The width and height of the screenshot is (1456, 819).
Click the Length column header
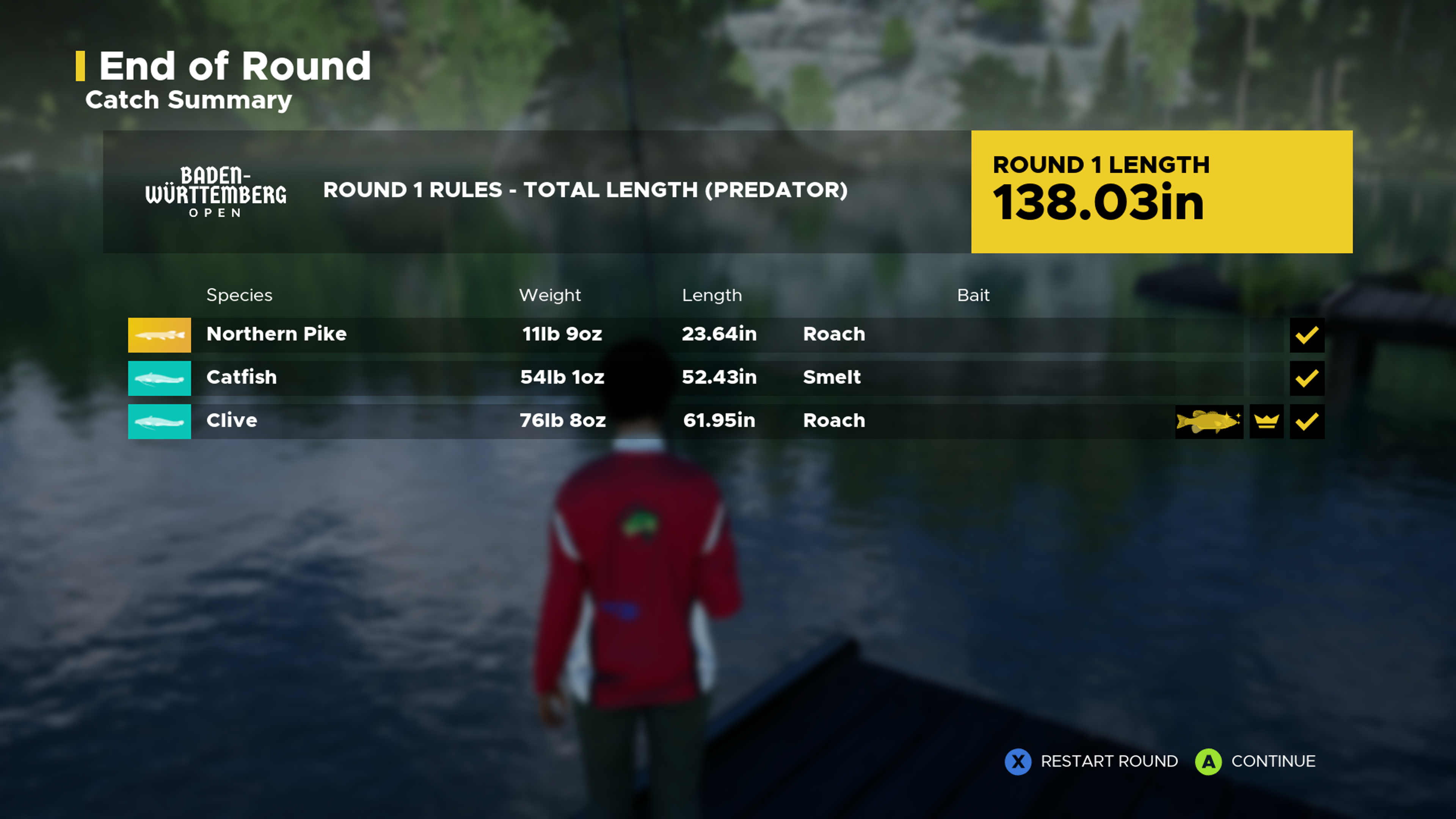pos(712,295)
